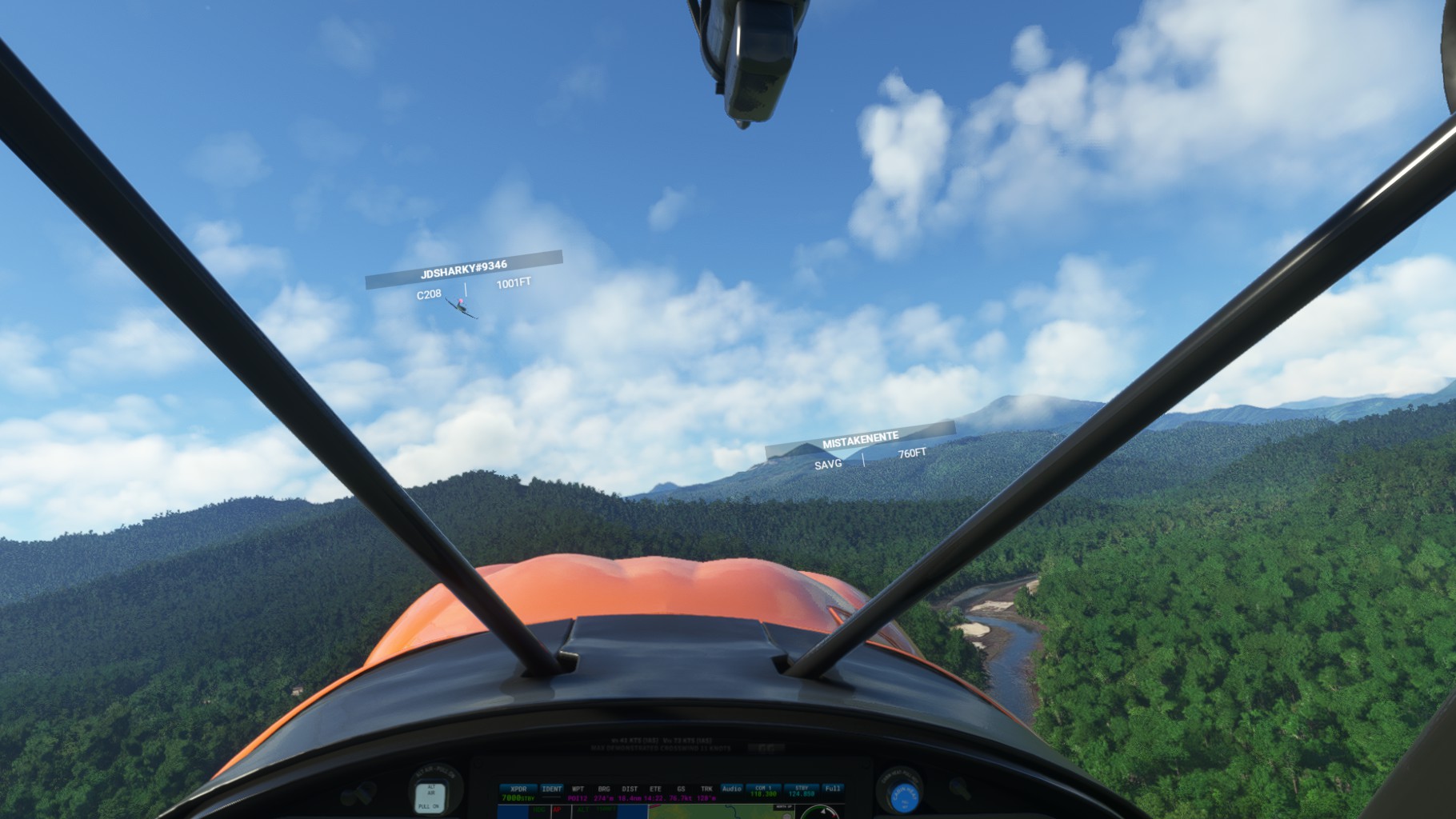Toggle the Full screen display button
This screenshot has height=819, width=1456.
[x=833, y=789]
